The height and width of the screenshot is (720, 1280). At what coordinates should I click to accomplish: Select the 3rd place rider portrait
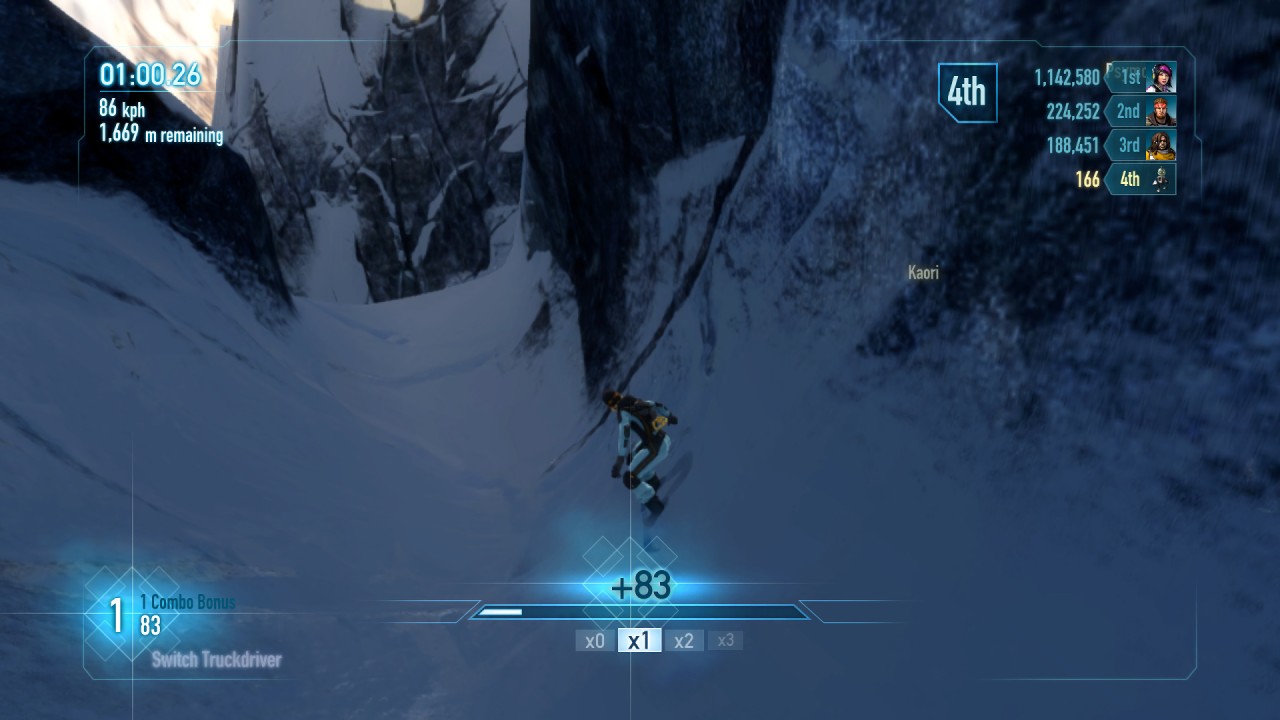click(1161, 145)
